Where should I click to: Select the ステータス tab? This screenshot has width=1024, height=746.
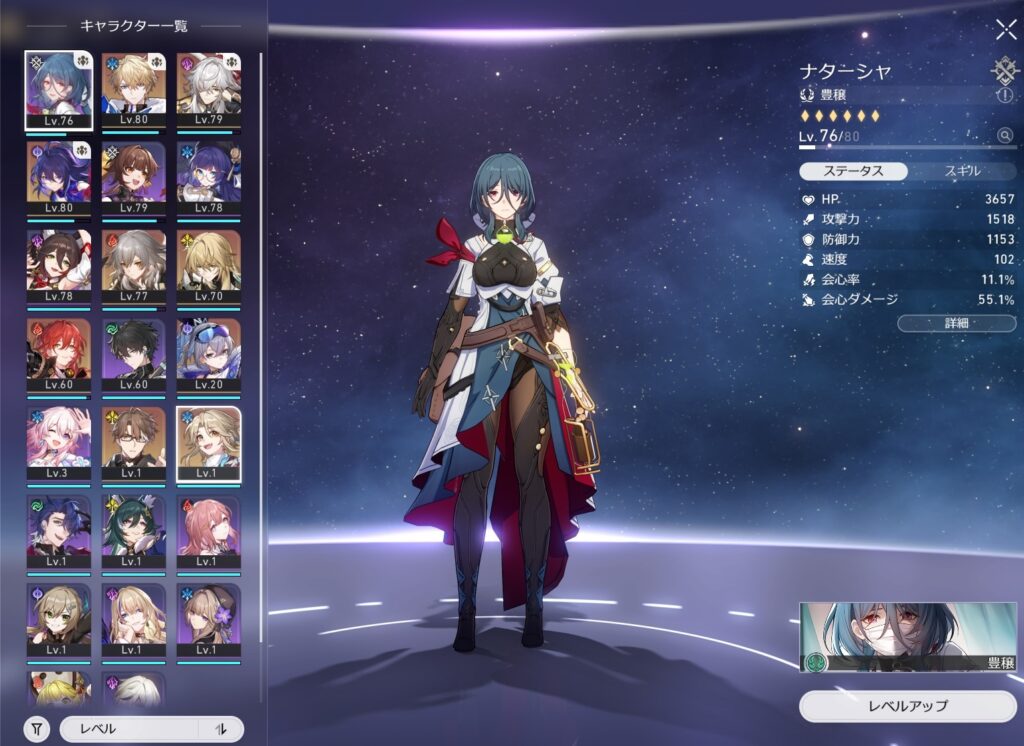pos(853,171)
